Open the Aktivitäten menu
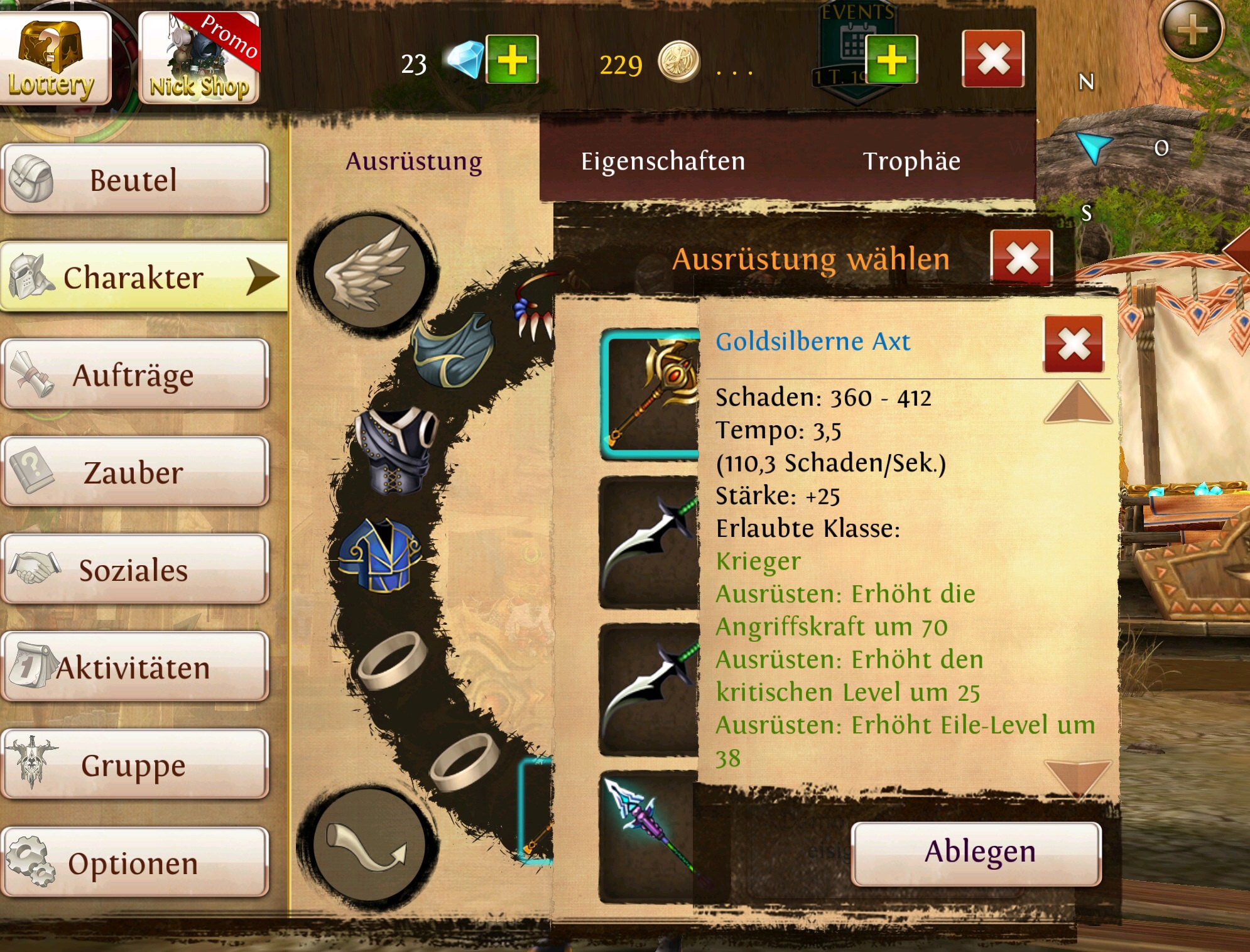1250x952 pixels. click(x=134, y=668)
